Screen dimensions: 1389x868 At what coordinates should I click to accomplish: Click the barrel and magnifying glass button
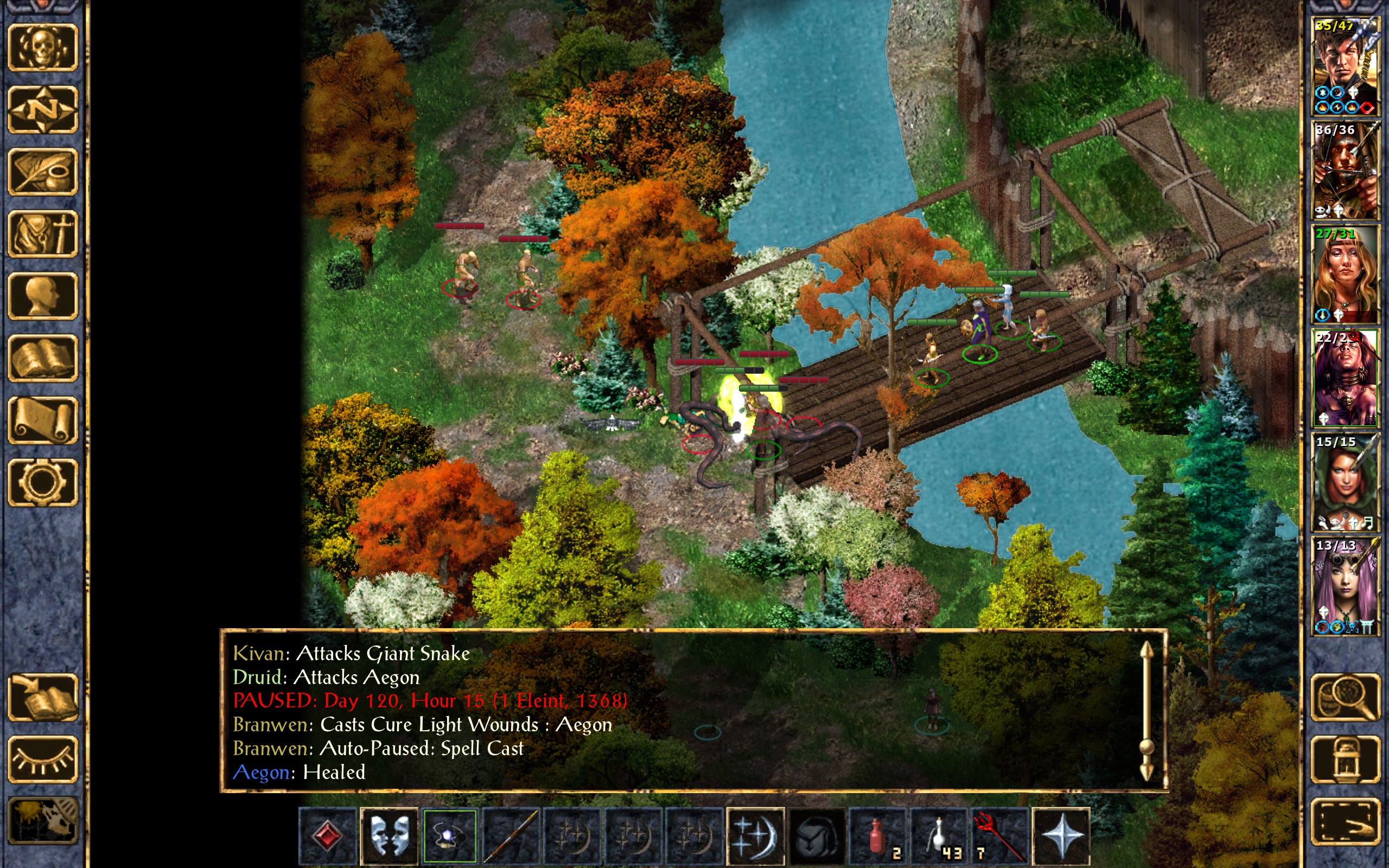pos(1345,697)
